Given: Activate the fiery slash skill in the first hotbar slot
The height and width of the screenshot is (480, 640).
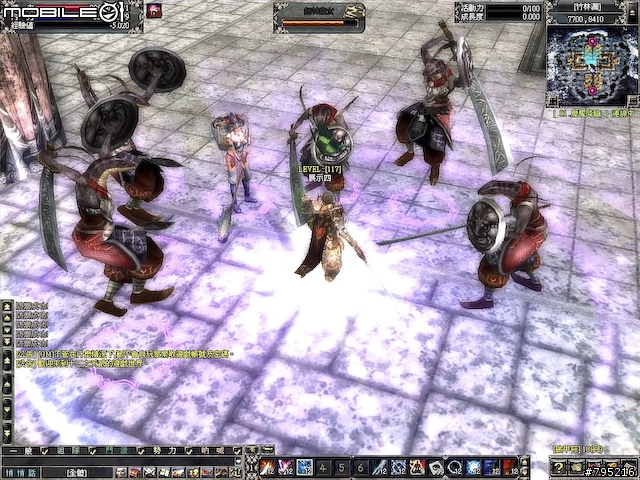Looking at the screenshot, I should click(267, 467).
